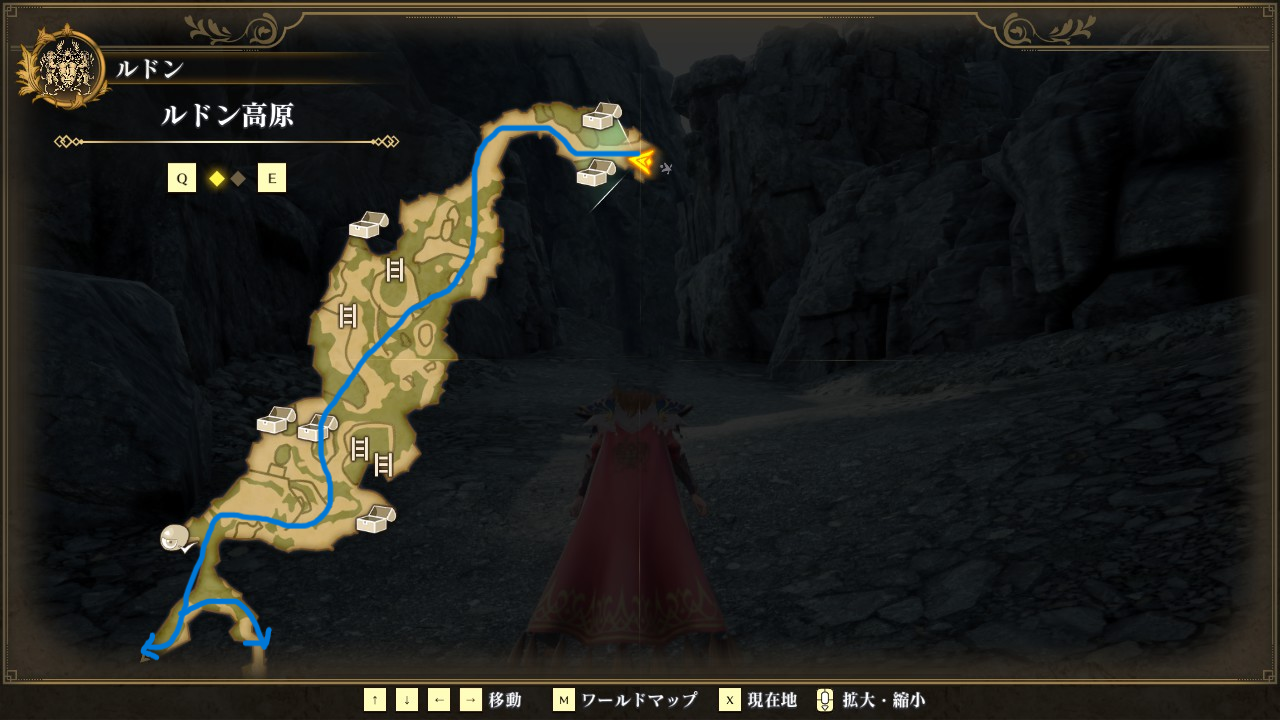This screenshot has width=1280, height=720.
Task: Select the highlighted yellow diamond page indicator
Action: click(215, 179)
